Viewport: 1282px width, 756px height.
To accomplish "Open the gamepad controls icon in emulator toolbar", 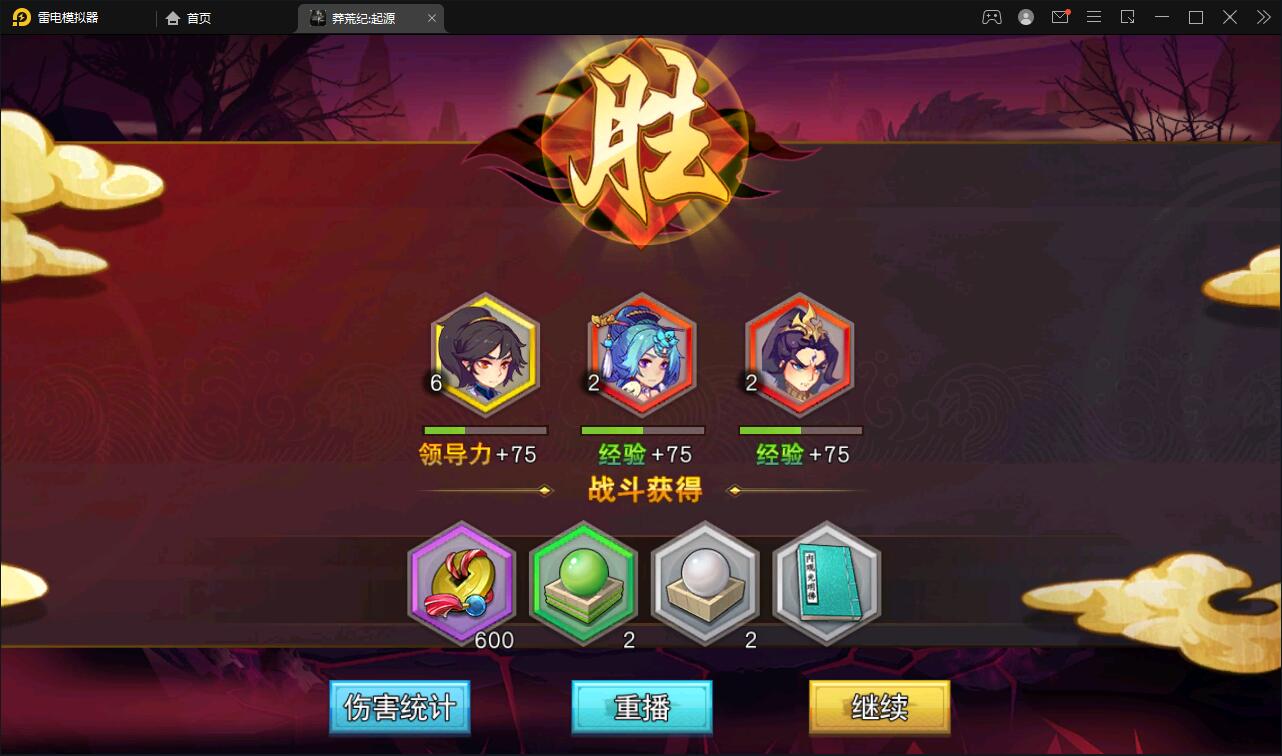I will point(991,16).
